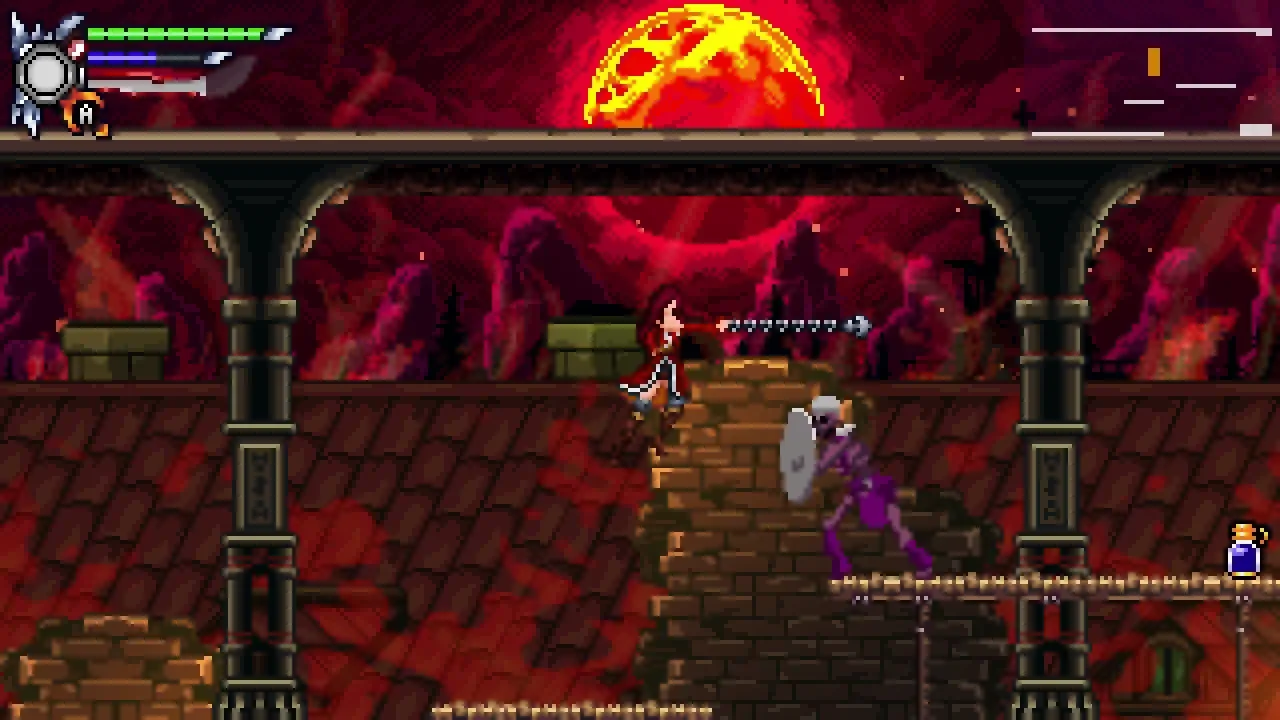Click the floating damage number chain
This screenshot has height=720, width=1280.
[x=785, y=325]
